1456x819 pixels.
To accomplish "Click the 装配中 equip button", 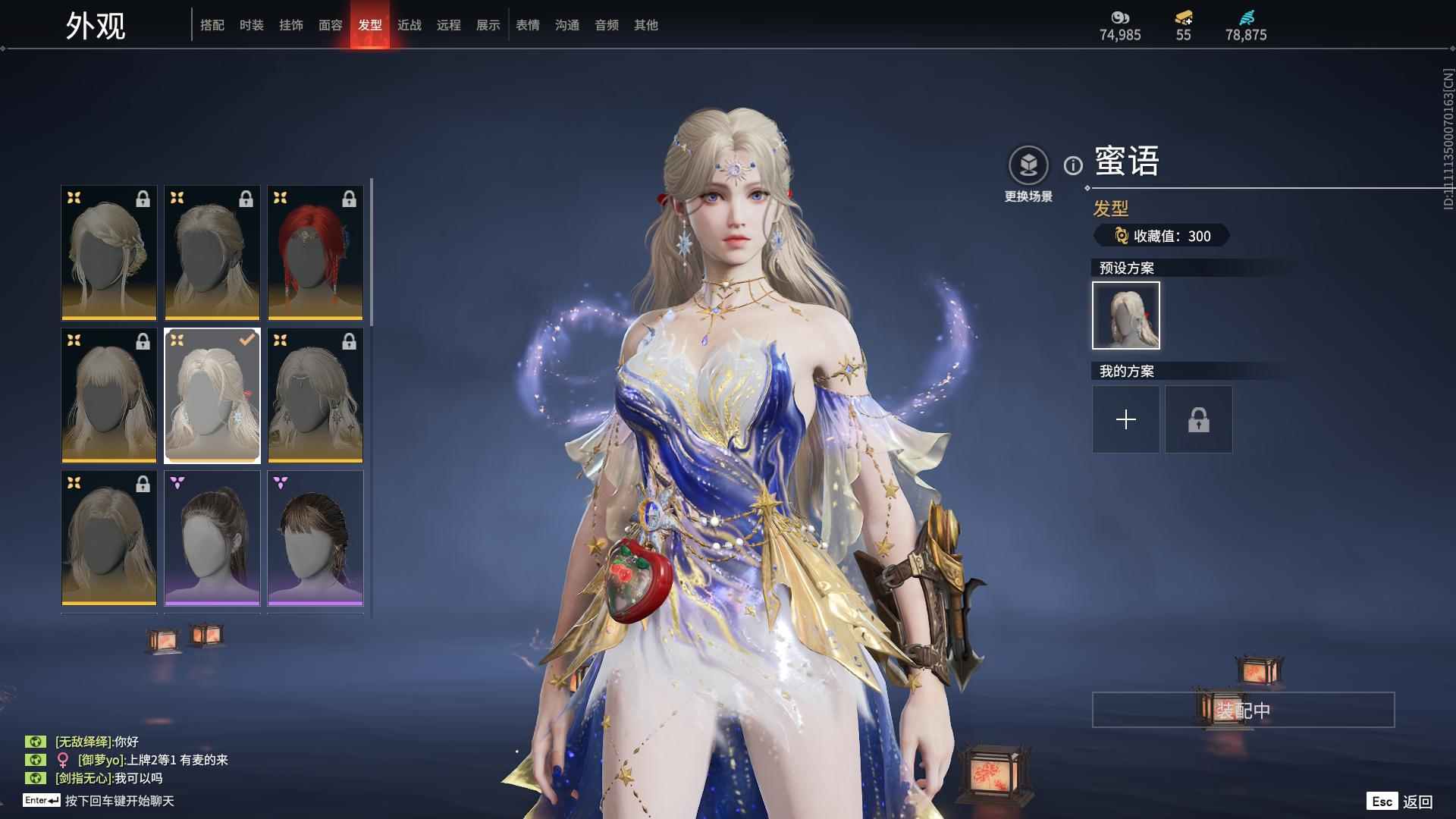I will coord(1243,710).
